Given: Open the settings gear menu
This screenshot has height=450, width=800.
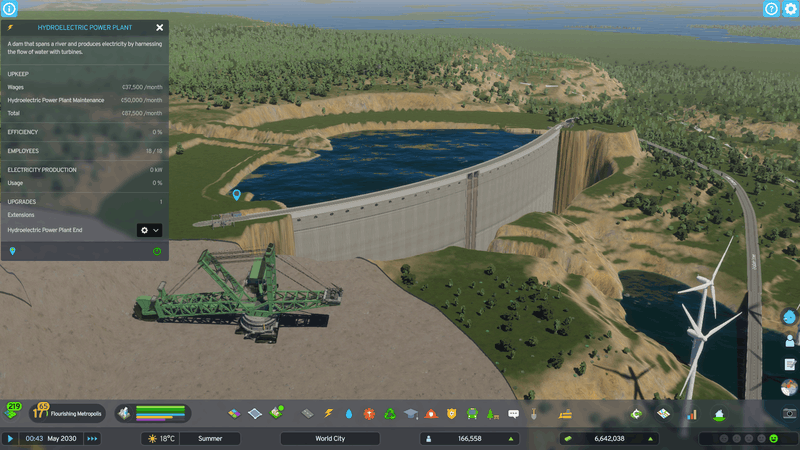Looking at the screenshot, I should 790,9.
